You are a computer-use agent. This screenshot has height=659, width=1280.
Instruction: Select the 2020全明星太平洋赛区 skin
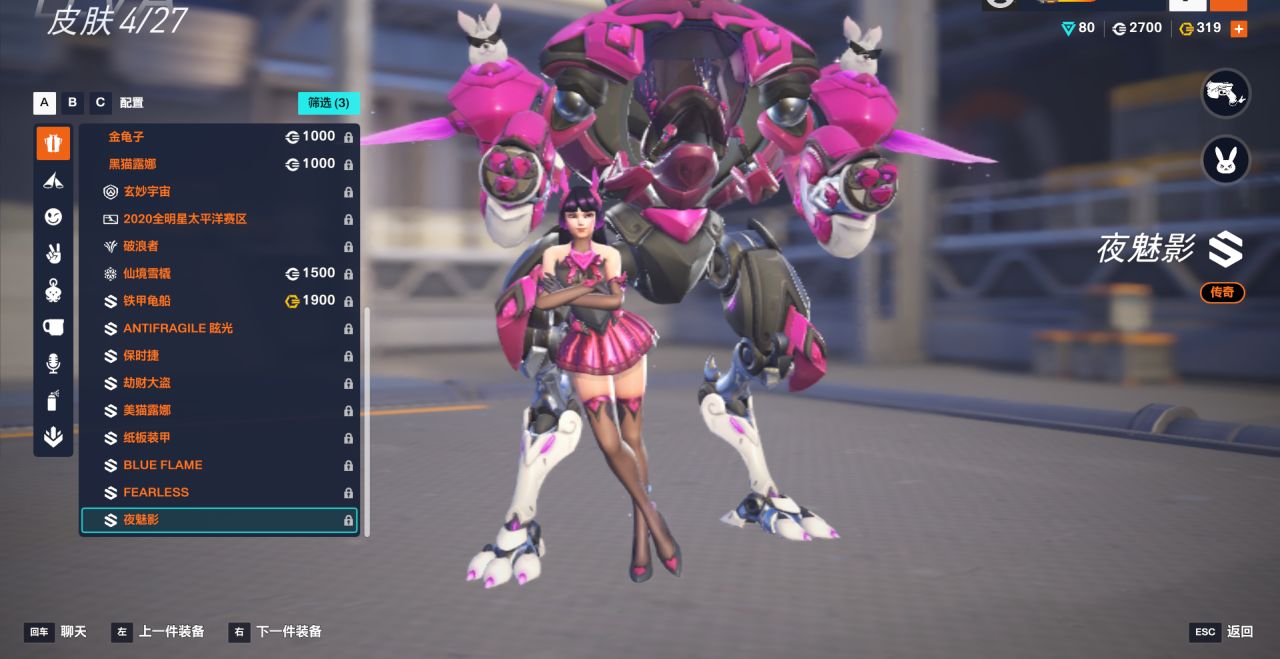[219, 219]
